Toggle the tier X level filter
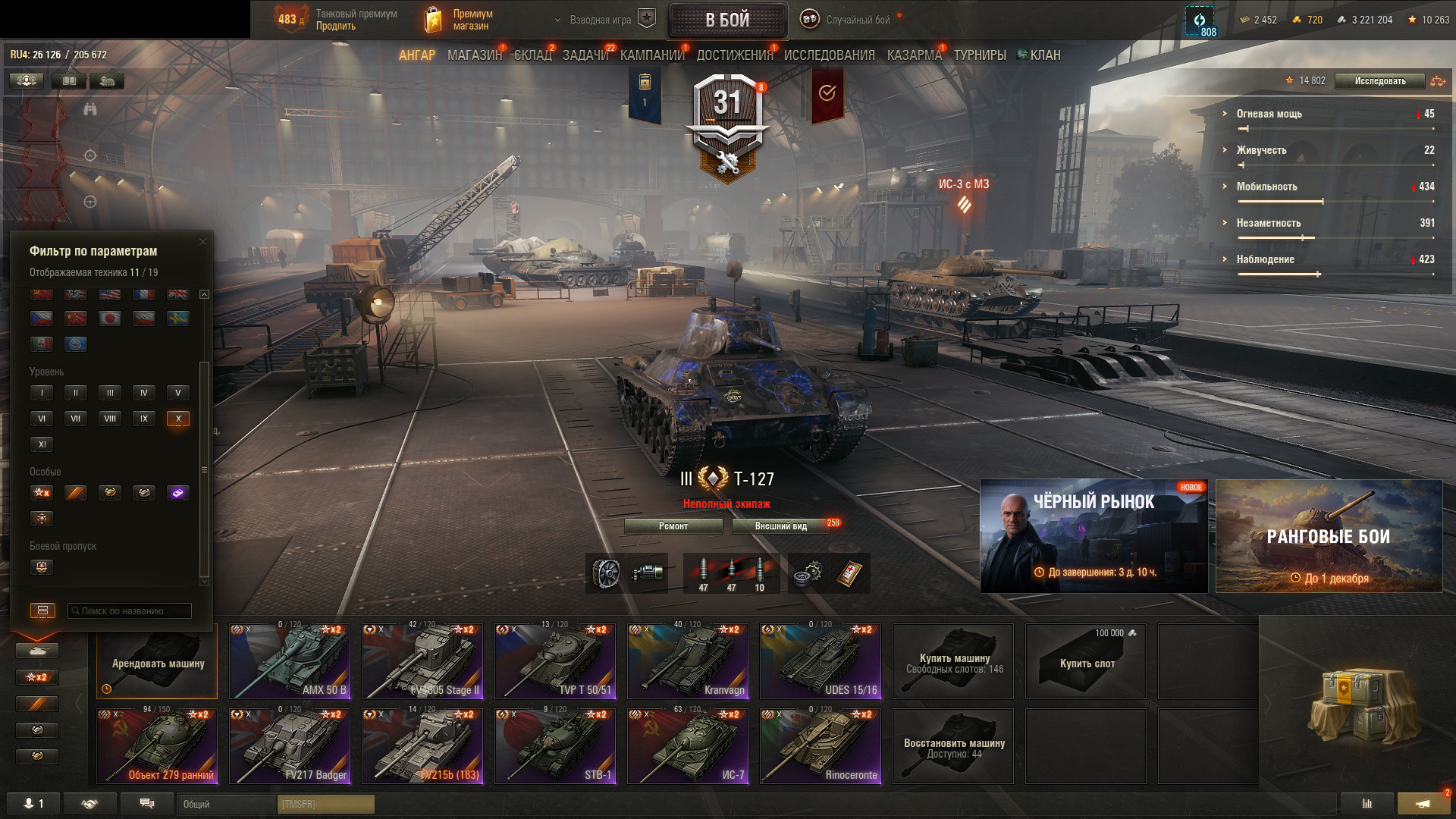Screen dimensions: 1456x819 click(x=178, y=419)
